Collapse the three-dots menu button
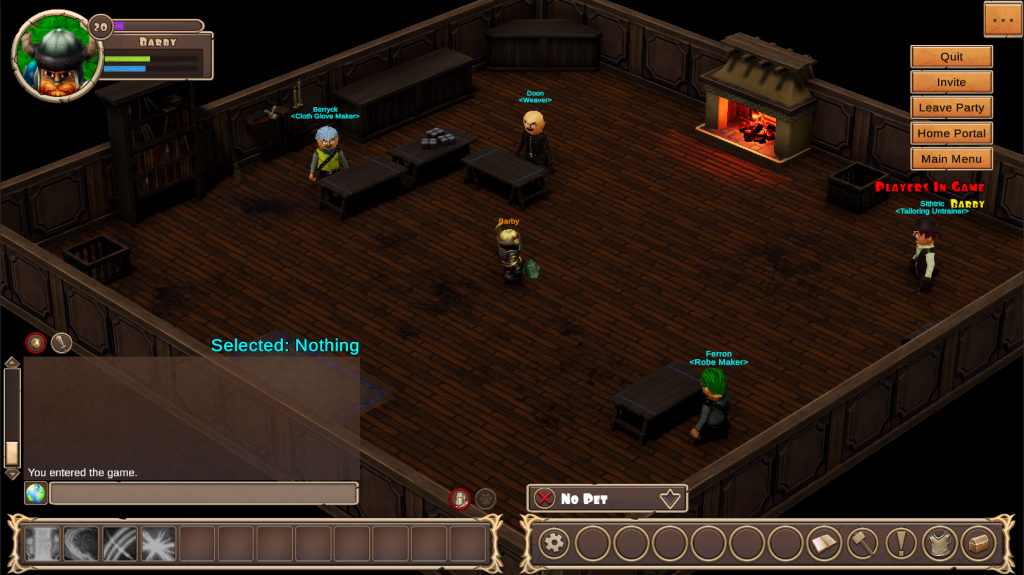 click(1002, 19)
